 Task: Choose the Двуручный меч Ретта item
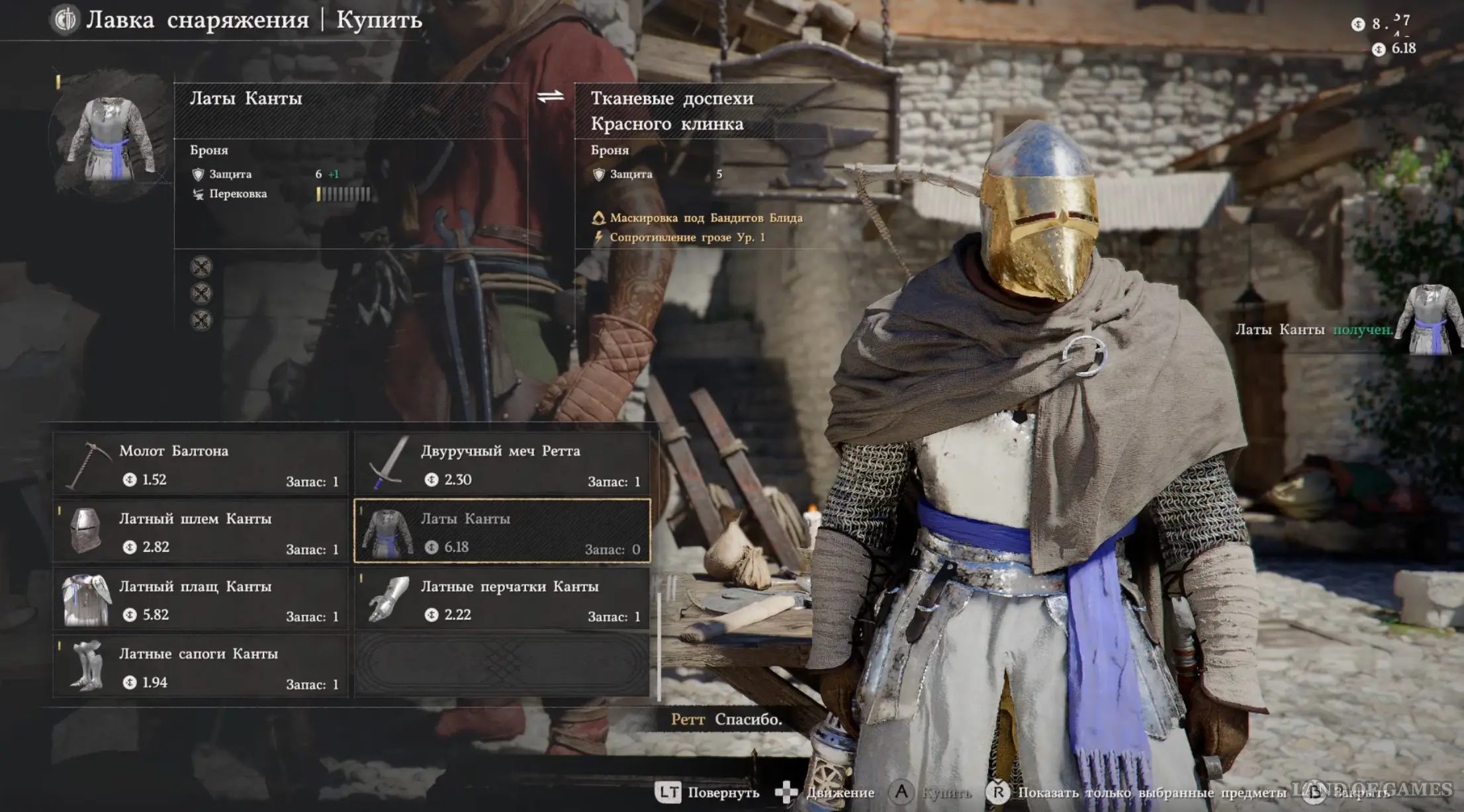coord(502,464)
